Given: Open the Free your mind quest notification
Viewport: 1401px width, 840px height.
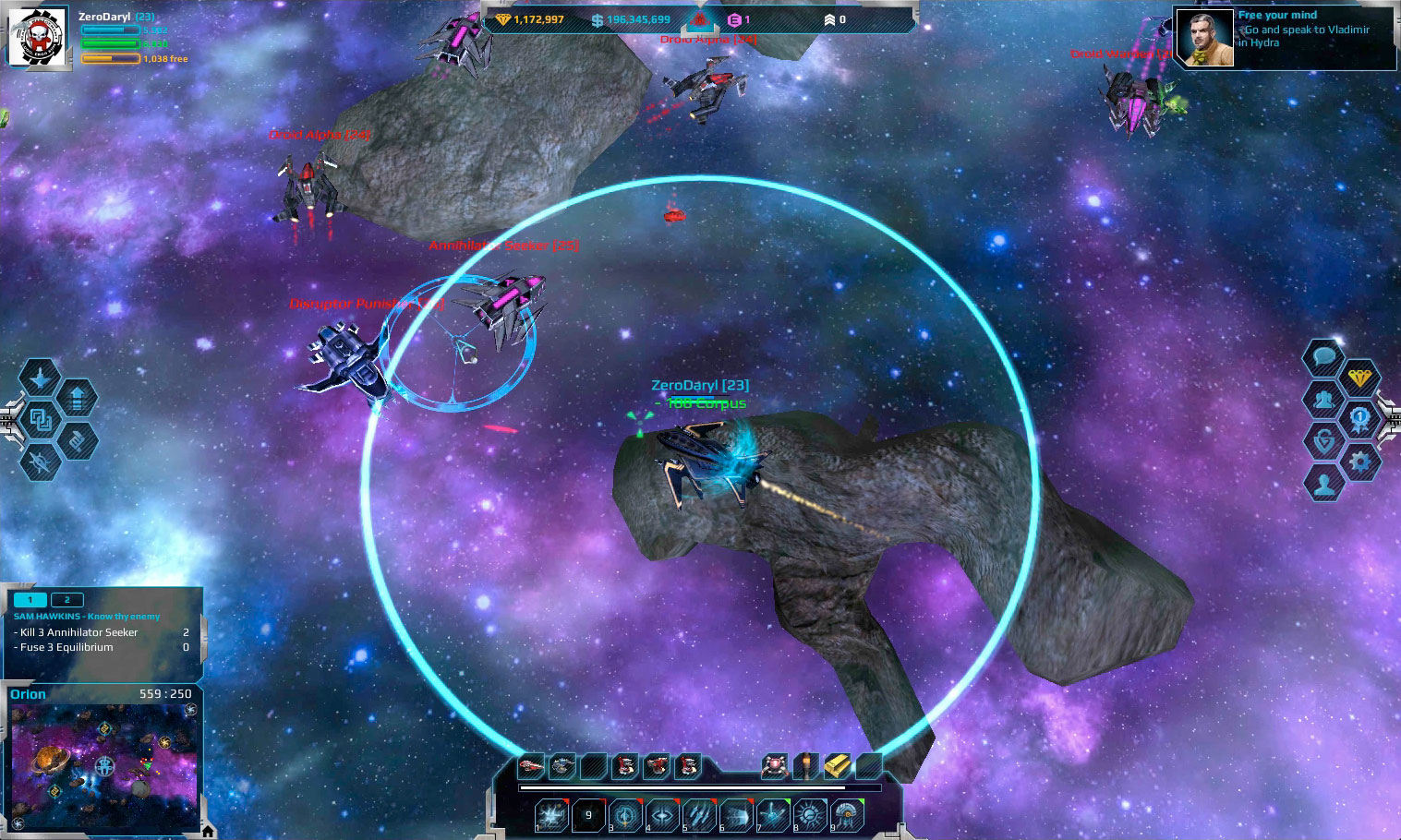Looking at the screenshot, I should pyautogui.click(x=1284, y=38).
